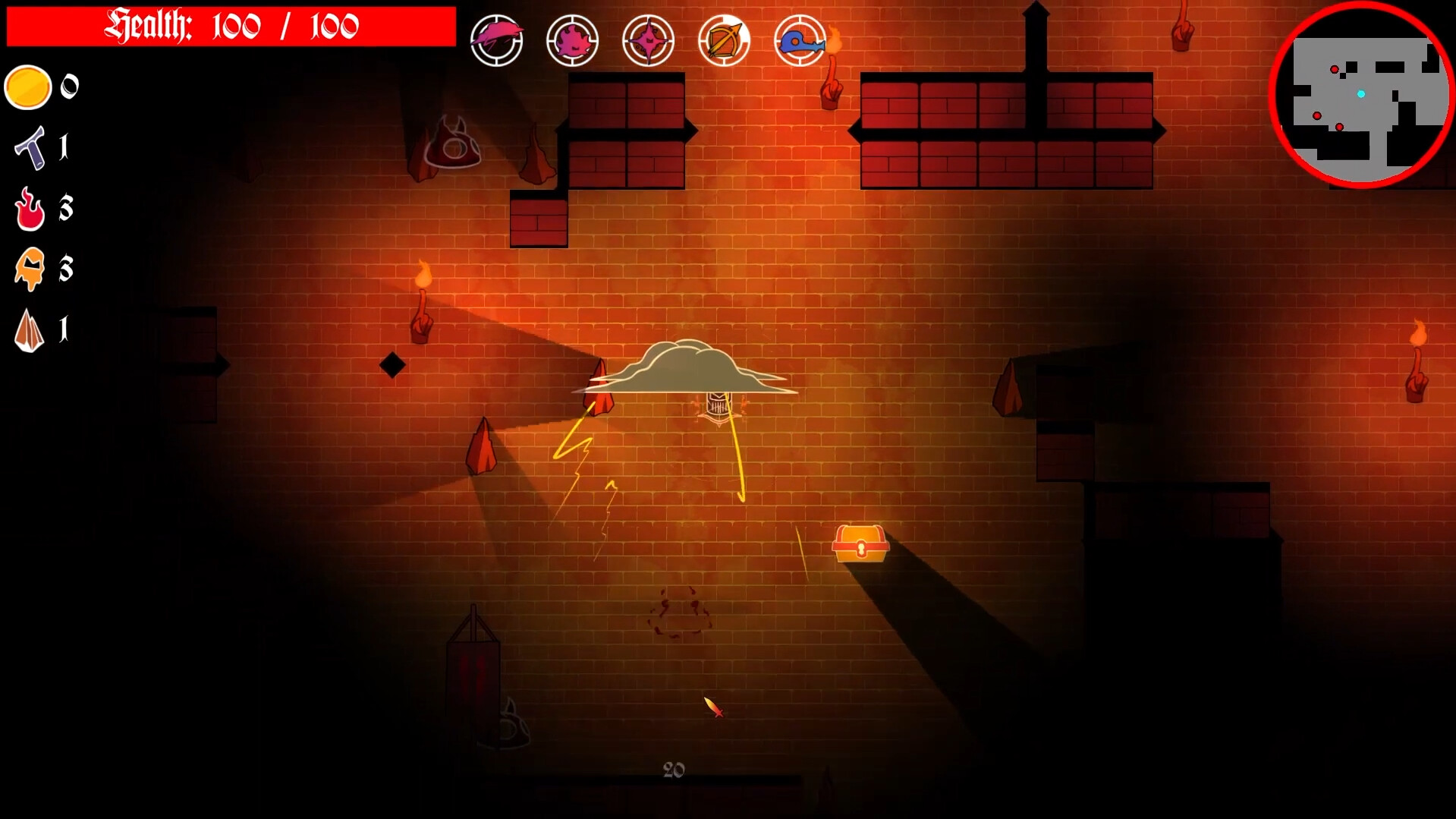Click the gold coin inventory icon
This screenshot has height=819, width=1456.
click(27, 87)
